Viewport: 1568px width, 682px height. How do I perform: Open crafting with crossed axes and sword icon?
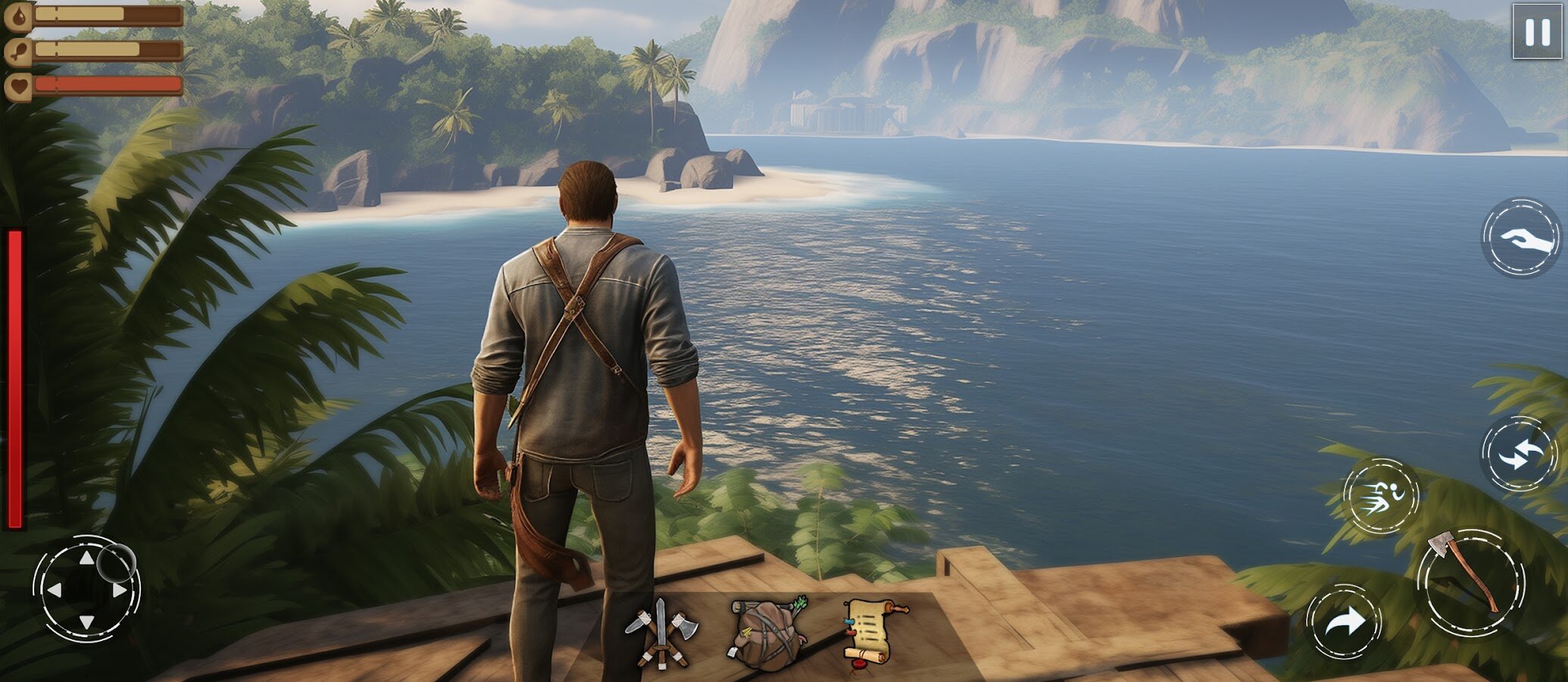659,634
